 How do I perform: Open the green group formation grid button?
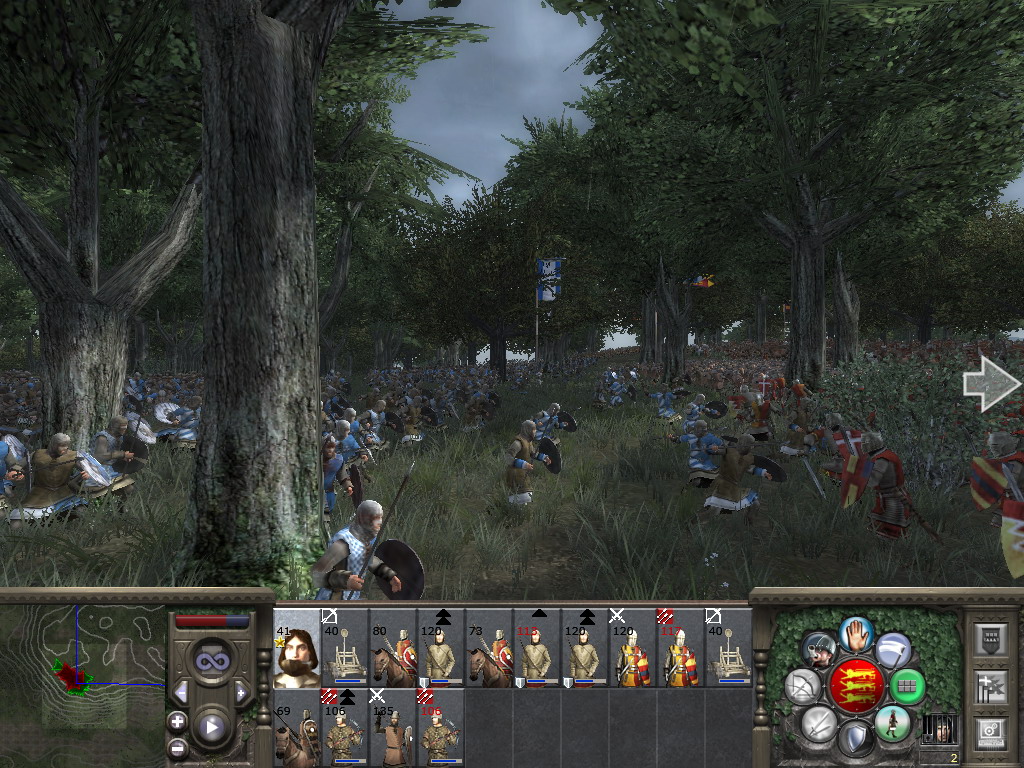click(907, 687)
